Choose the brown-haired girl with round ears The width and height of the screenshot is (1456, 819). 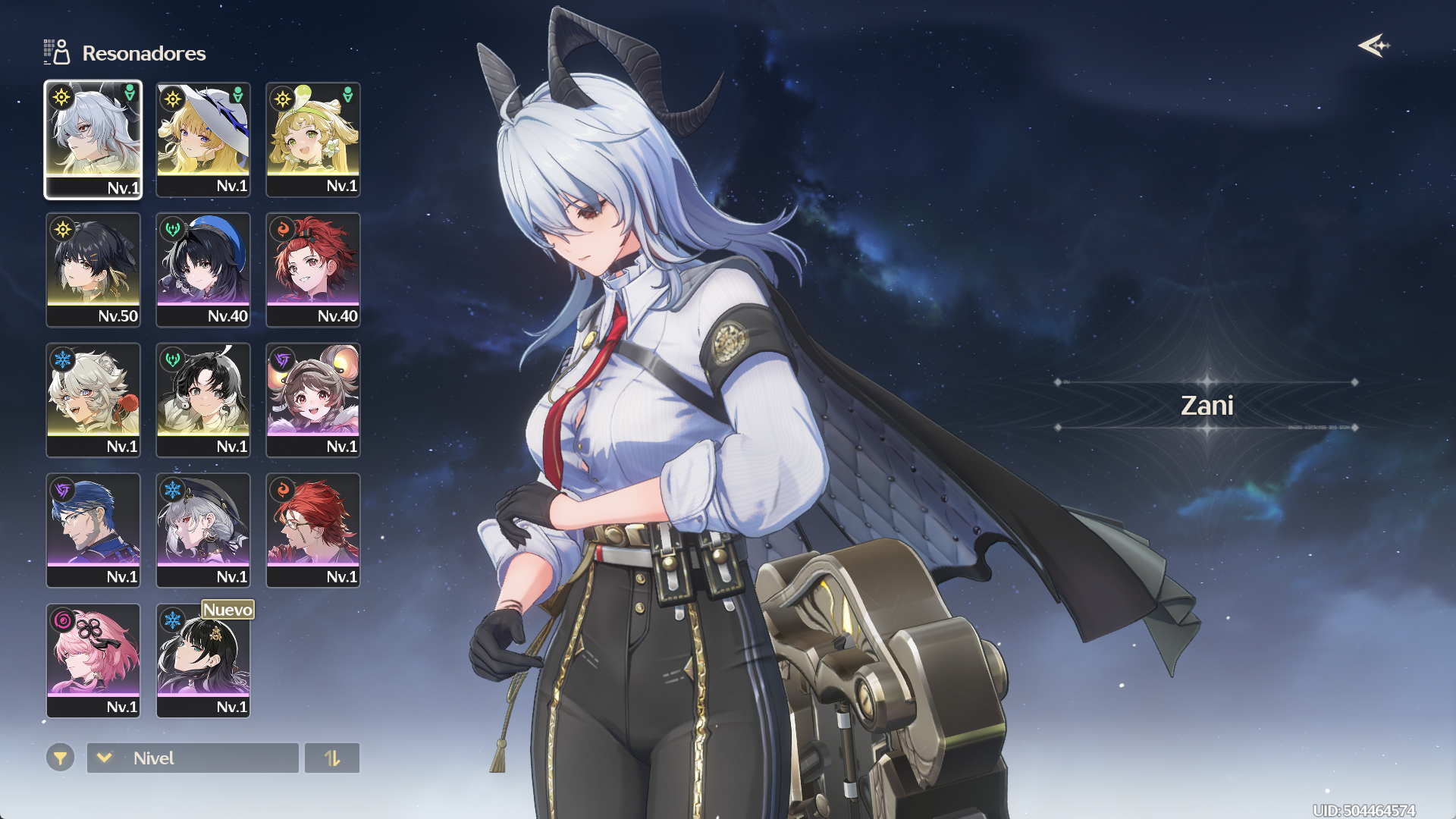coord(313,400)
